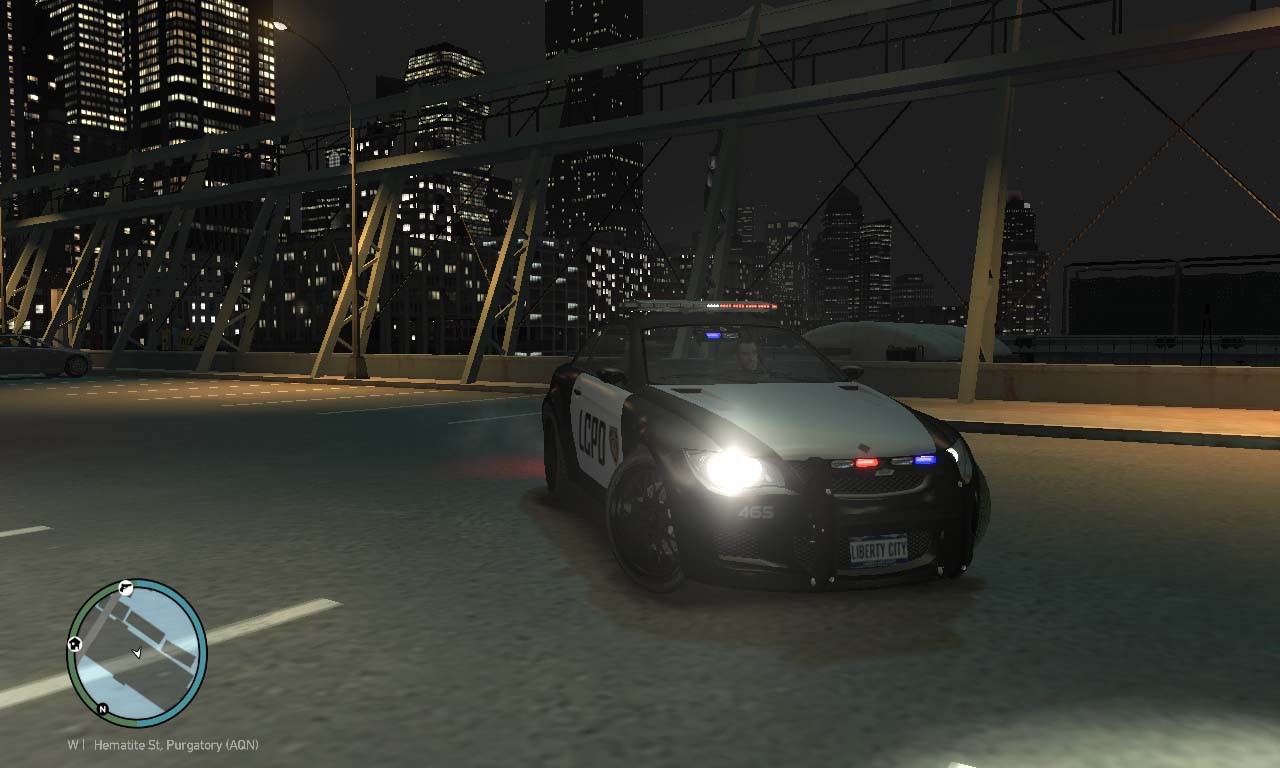Click the unit number 465 decal
Viewport: 1280px width, 768px height.
coord(756,511)
